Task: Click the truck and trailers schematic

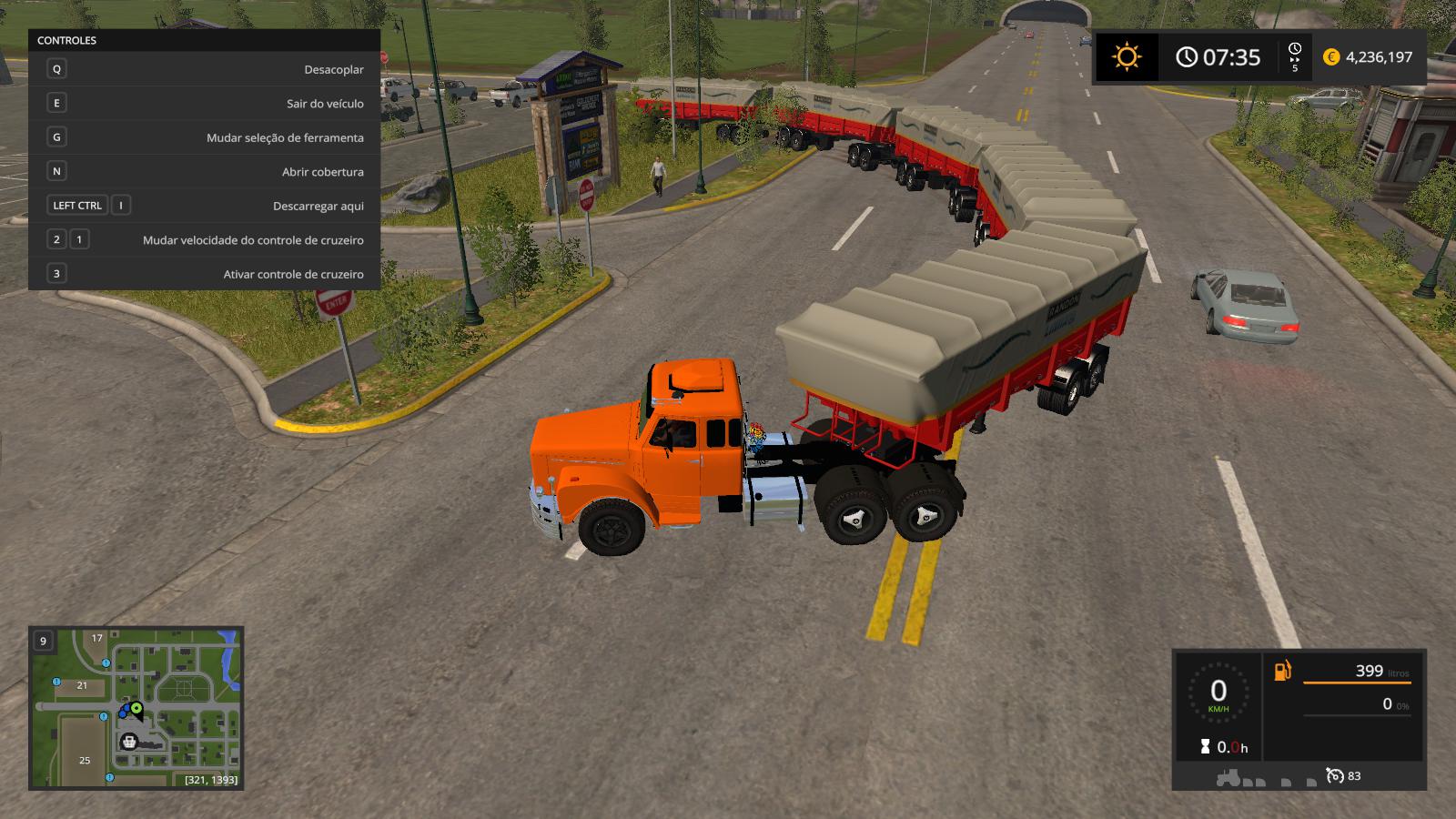Action: click(1265, 779)
